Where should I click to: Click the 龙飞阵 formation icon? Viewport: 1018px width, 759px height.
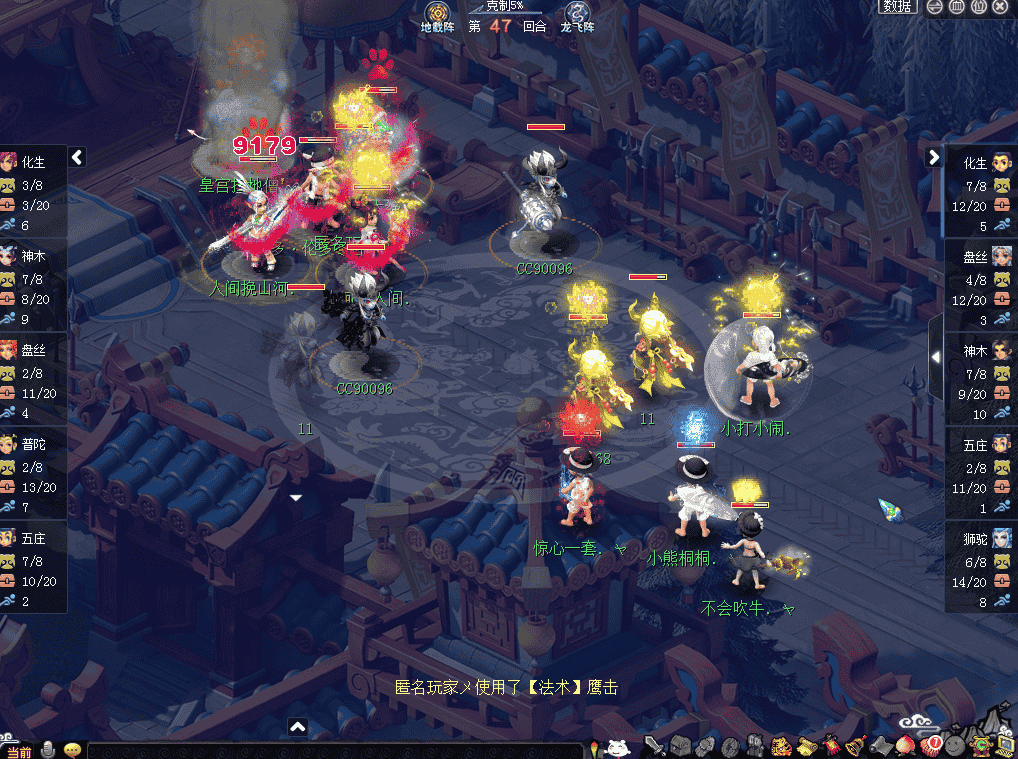[x=578, y=14]
